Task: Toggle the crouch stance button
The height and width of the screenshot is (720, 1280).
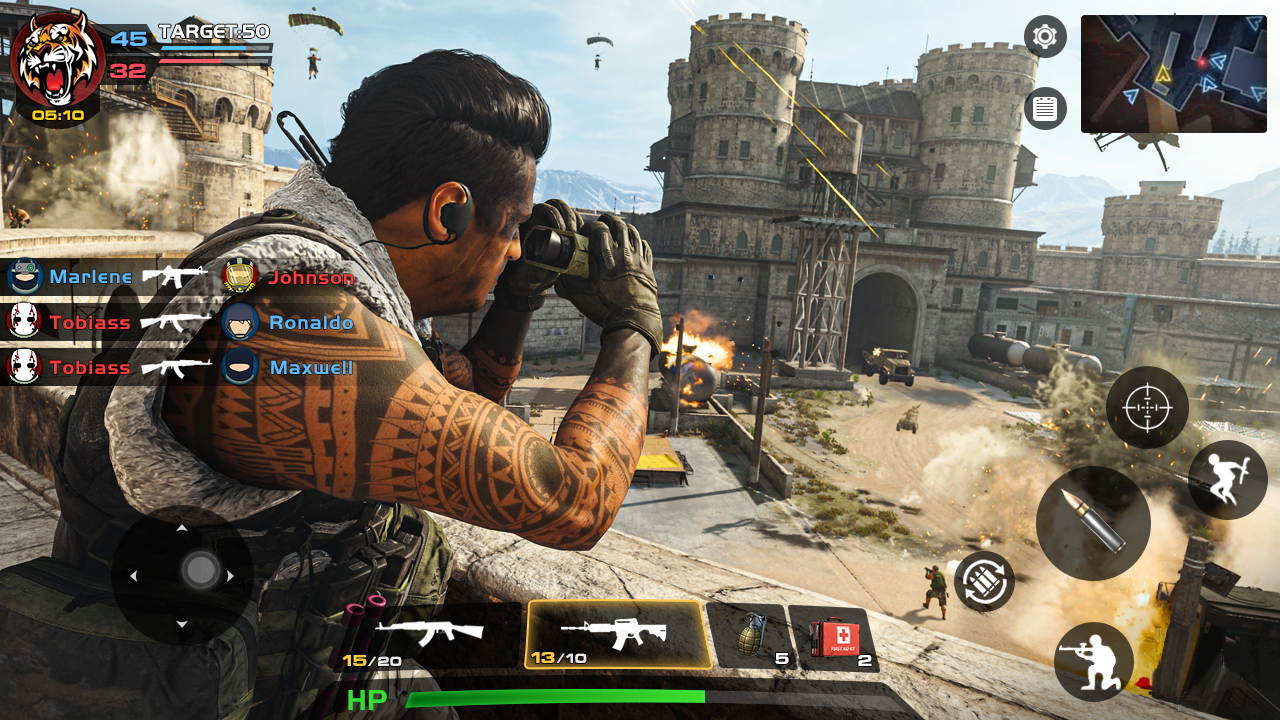Action: pos(1093,661)
